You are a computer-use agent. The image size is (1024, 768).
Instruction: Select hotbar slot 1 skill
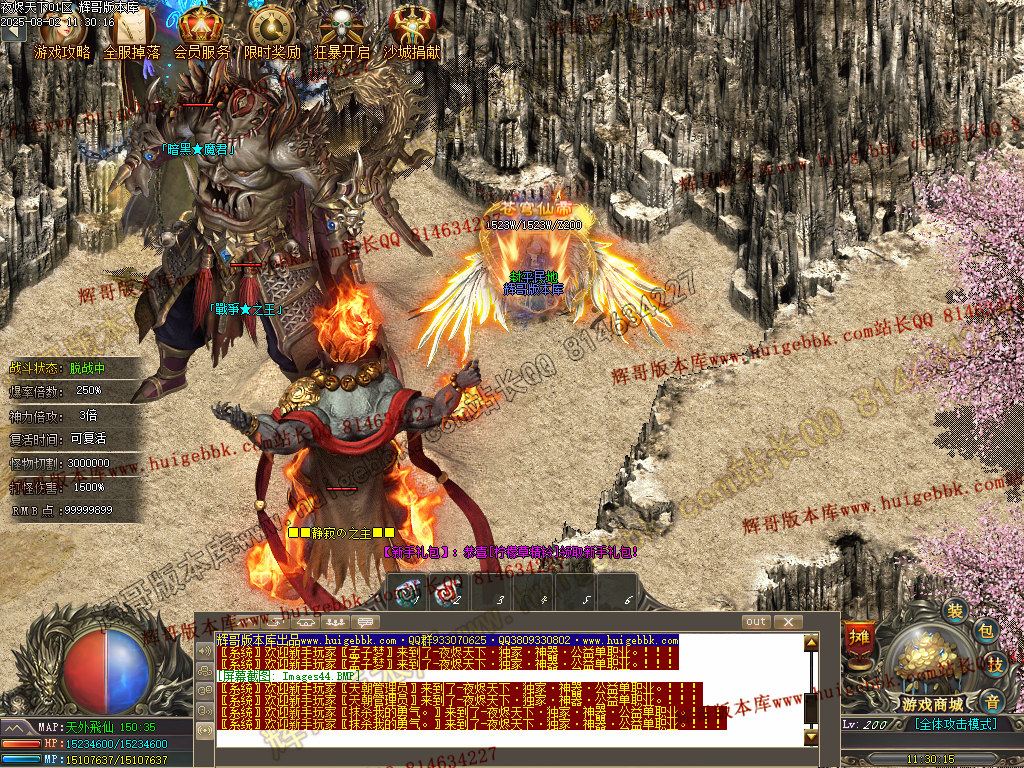click(x=408, y=593)
